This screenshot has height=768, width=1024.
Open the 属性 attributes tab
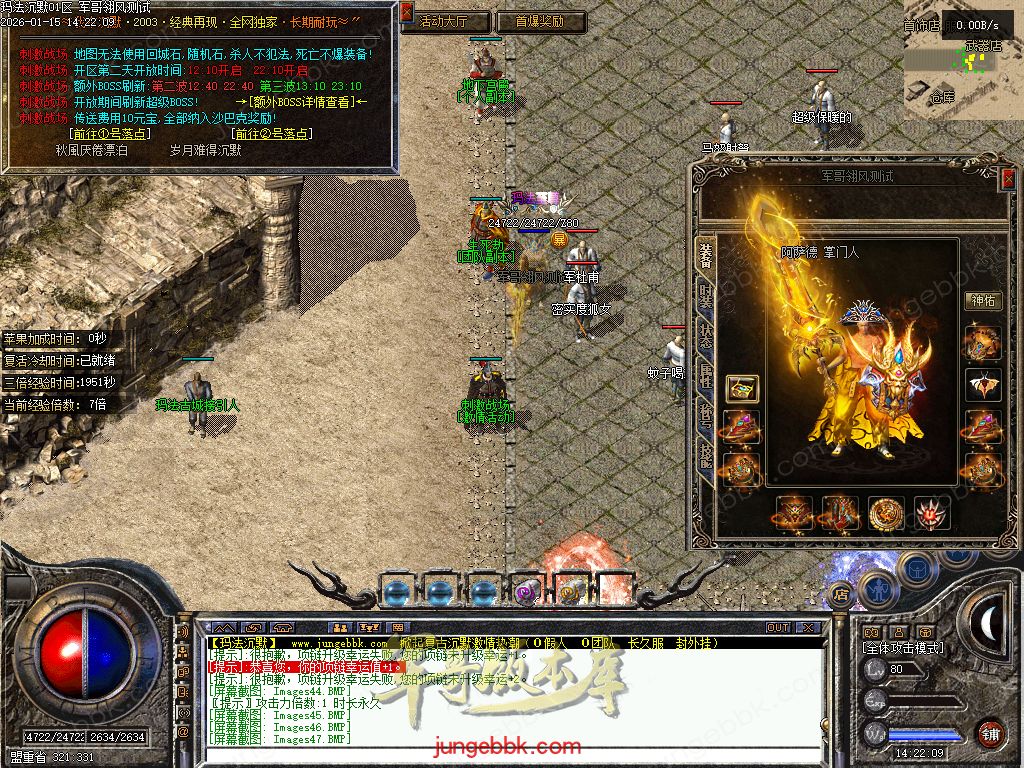(x=704, y=377)
